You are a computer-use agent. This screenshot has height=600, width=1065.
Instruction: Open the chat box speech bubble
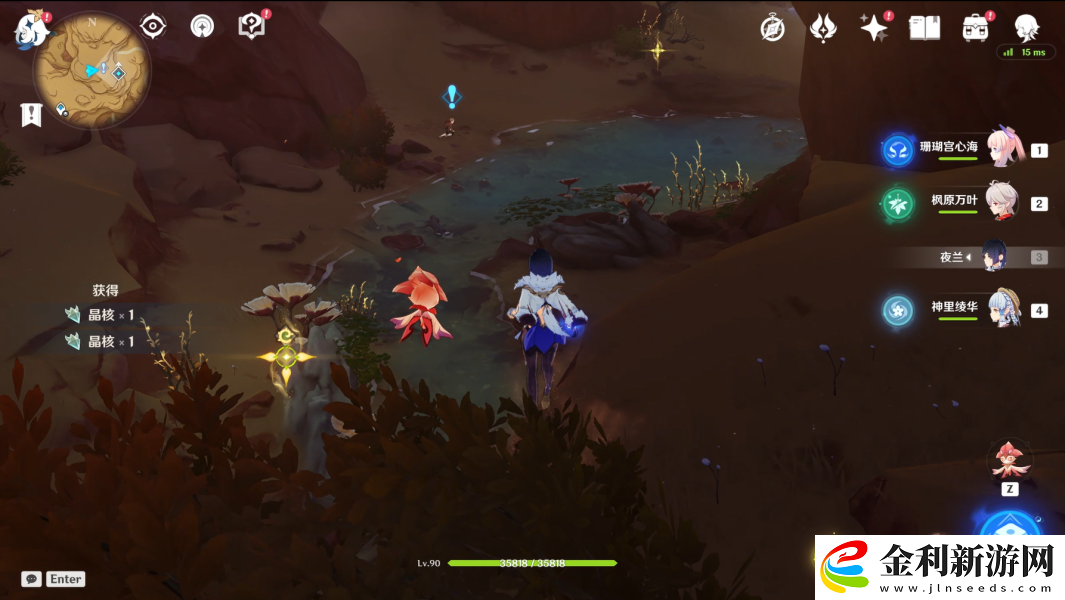pos(31,579)
